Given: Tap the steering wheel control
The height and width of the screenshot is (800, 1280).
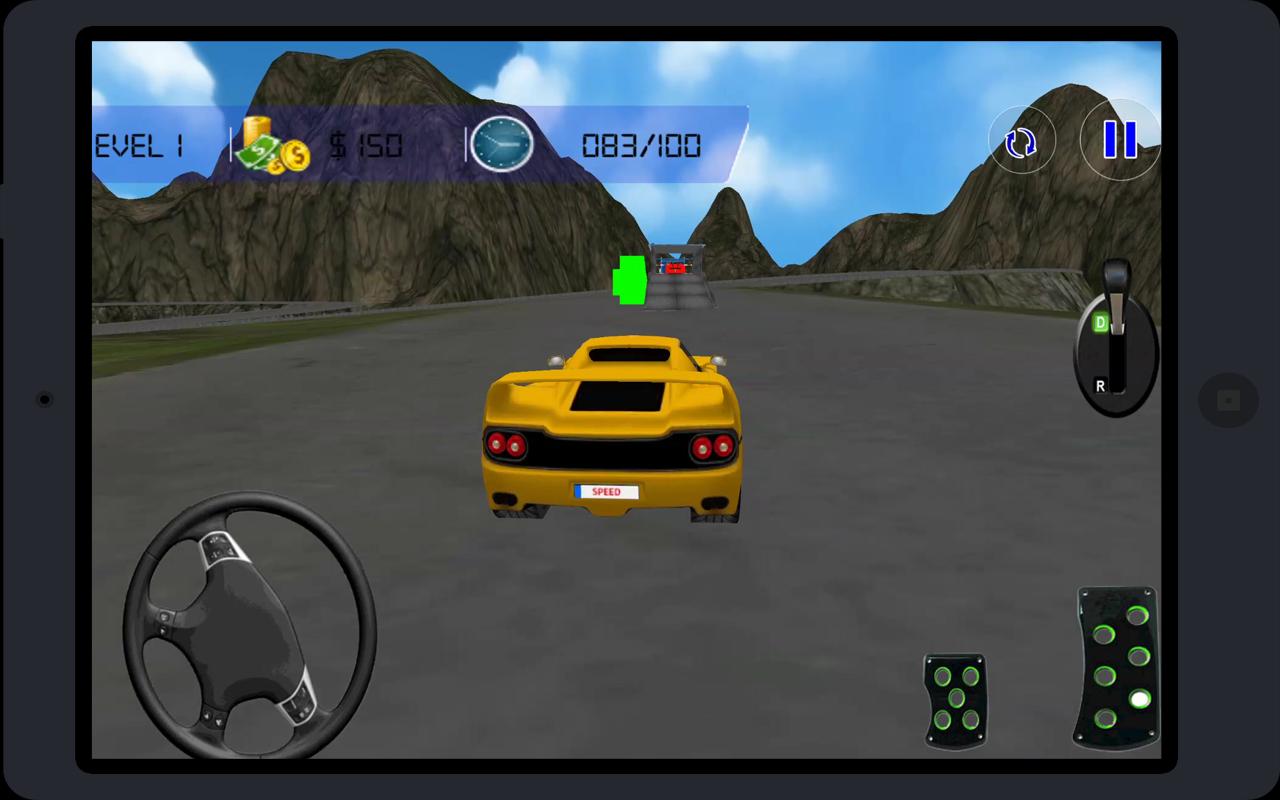Looking at the screenshot, I should point(249,626).
